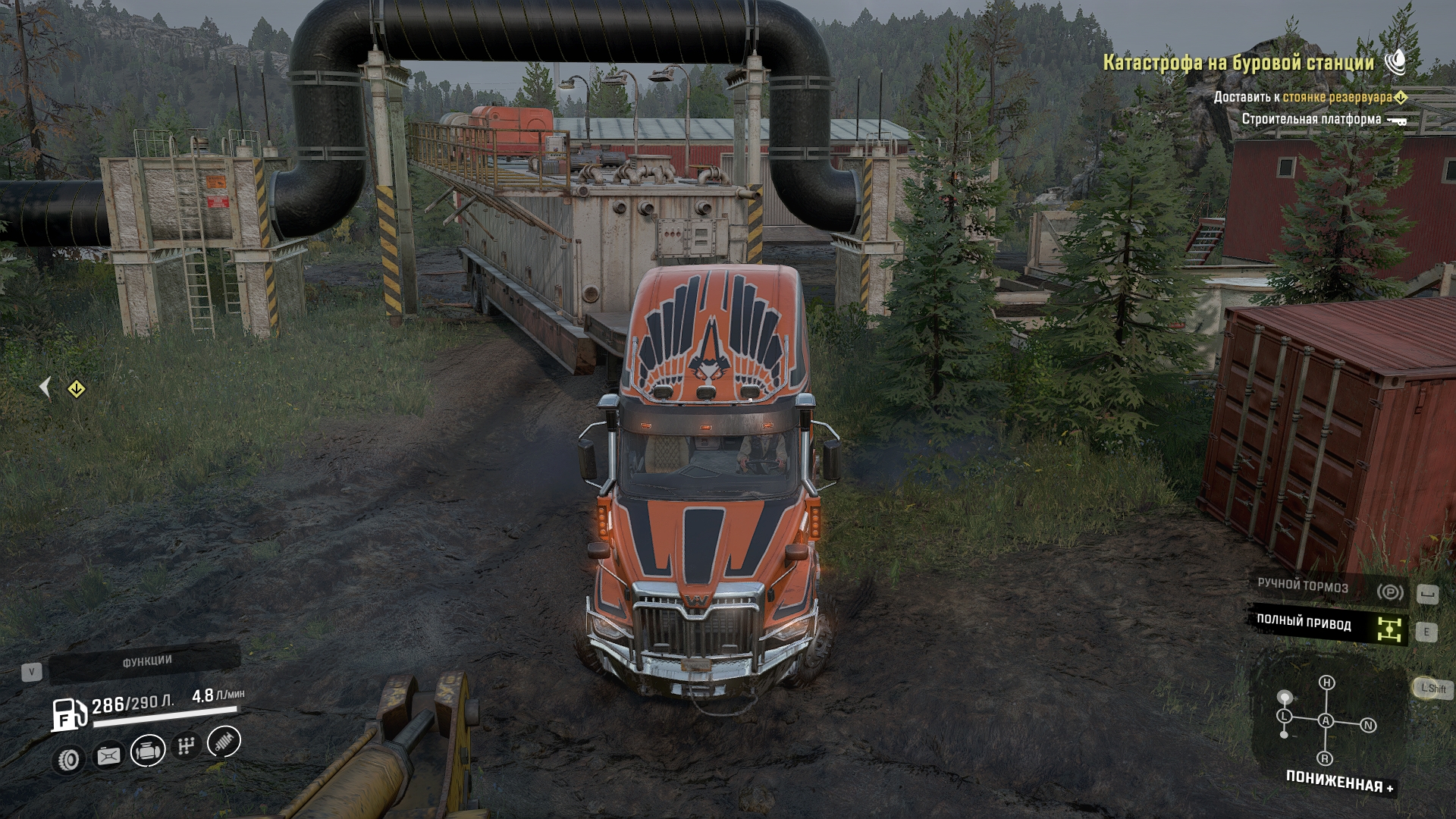
Task: Click the tire status icon
Action: pos(69,758)
